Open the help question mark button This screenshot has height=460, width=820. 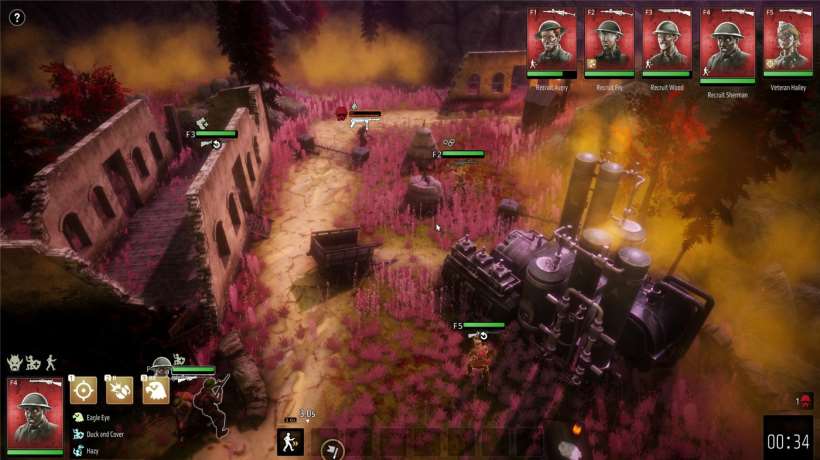[x=17, y=17]
